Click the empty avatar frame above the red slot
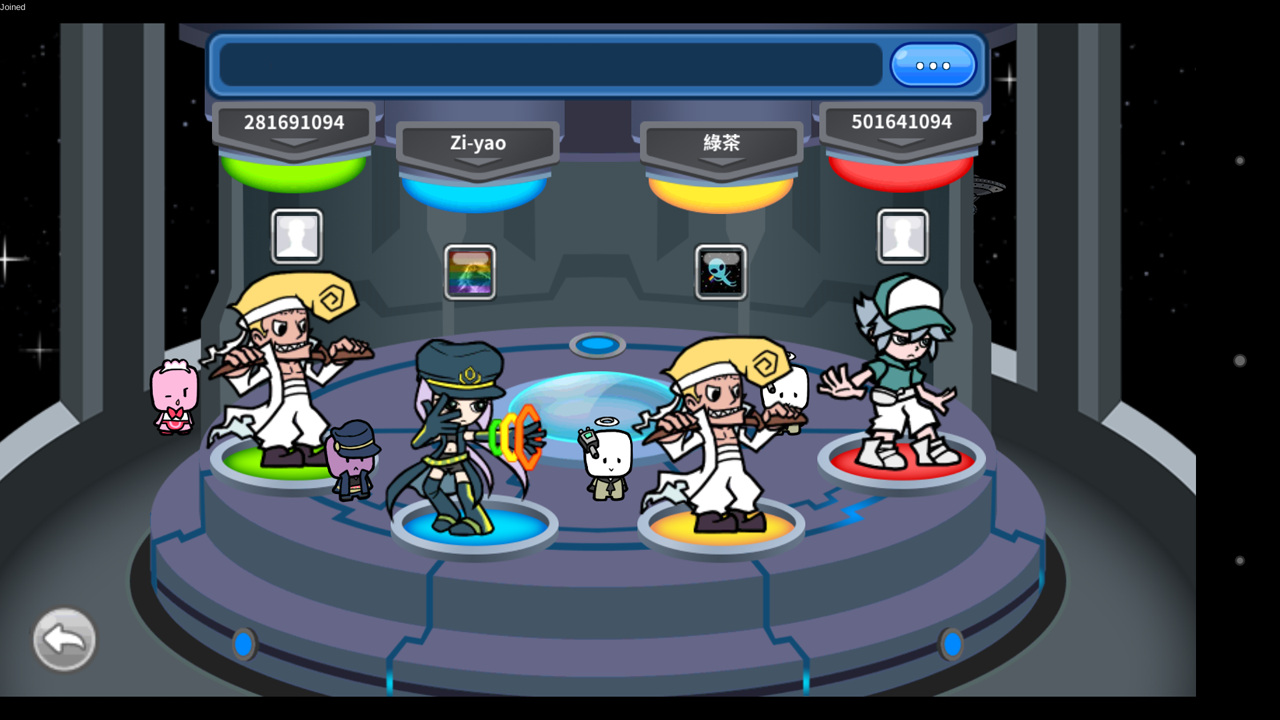The height and width of the screenshot is (720, 1280). (903, 236)
